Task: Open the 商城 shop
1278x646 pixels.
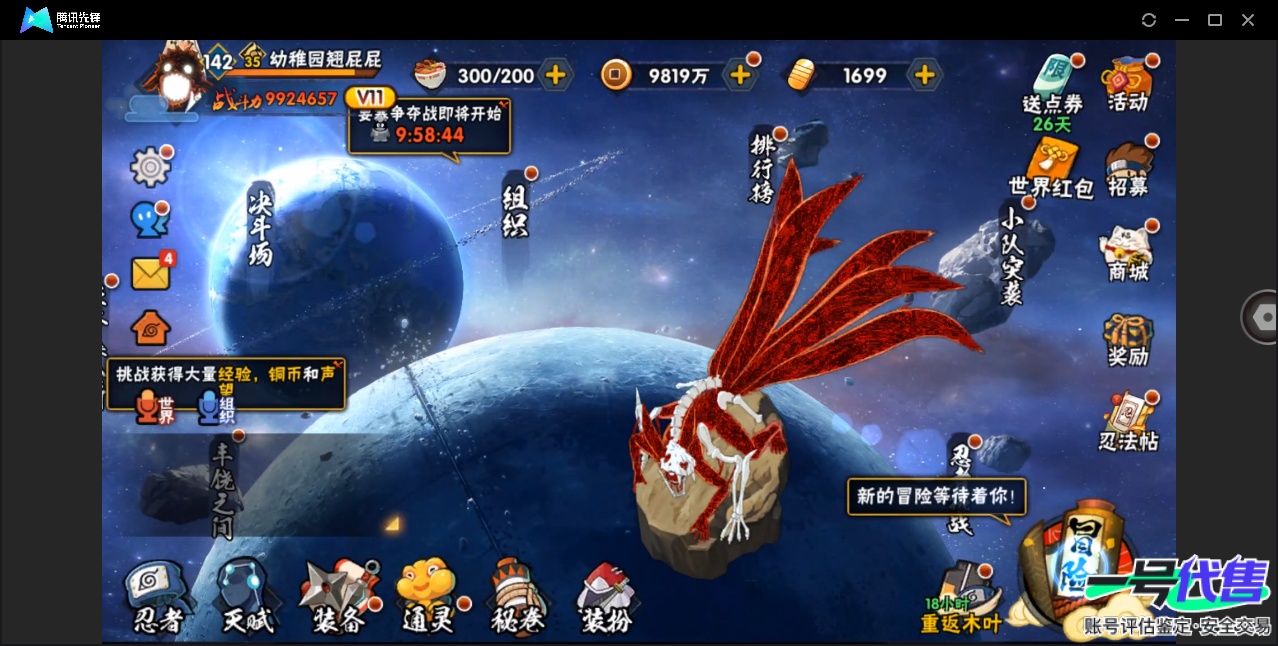Action: 1128,254
